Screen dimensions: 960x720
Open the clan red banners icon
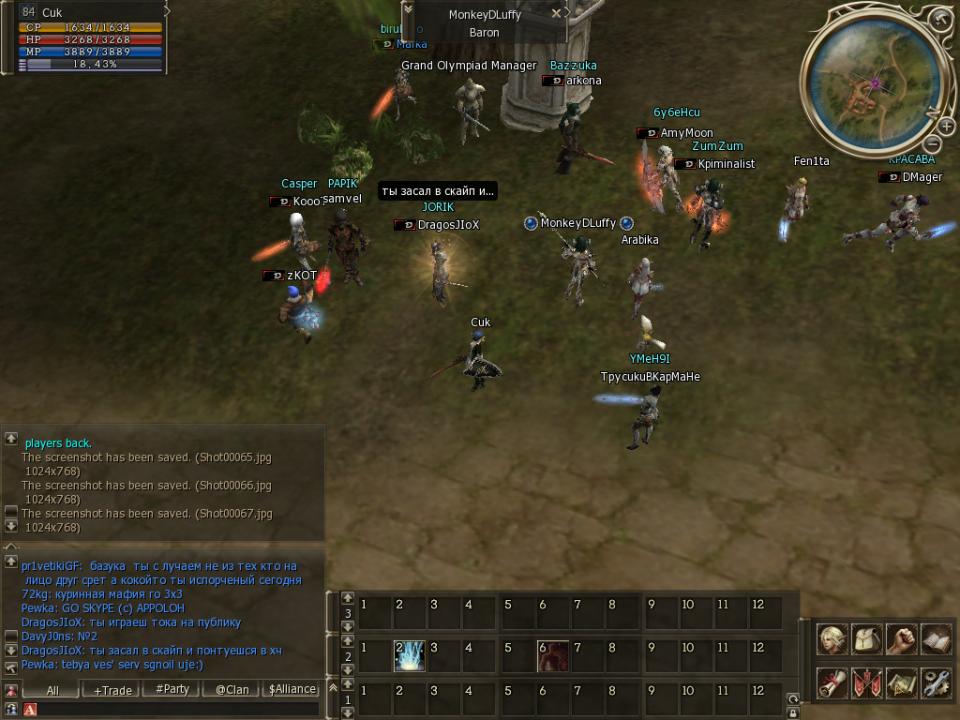click(866, 682)
